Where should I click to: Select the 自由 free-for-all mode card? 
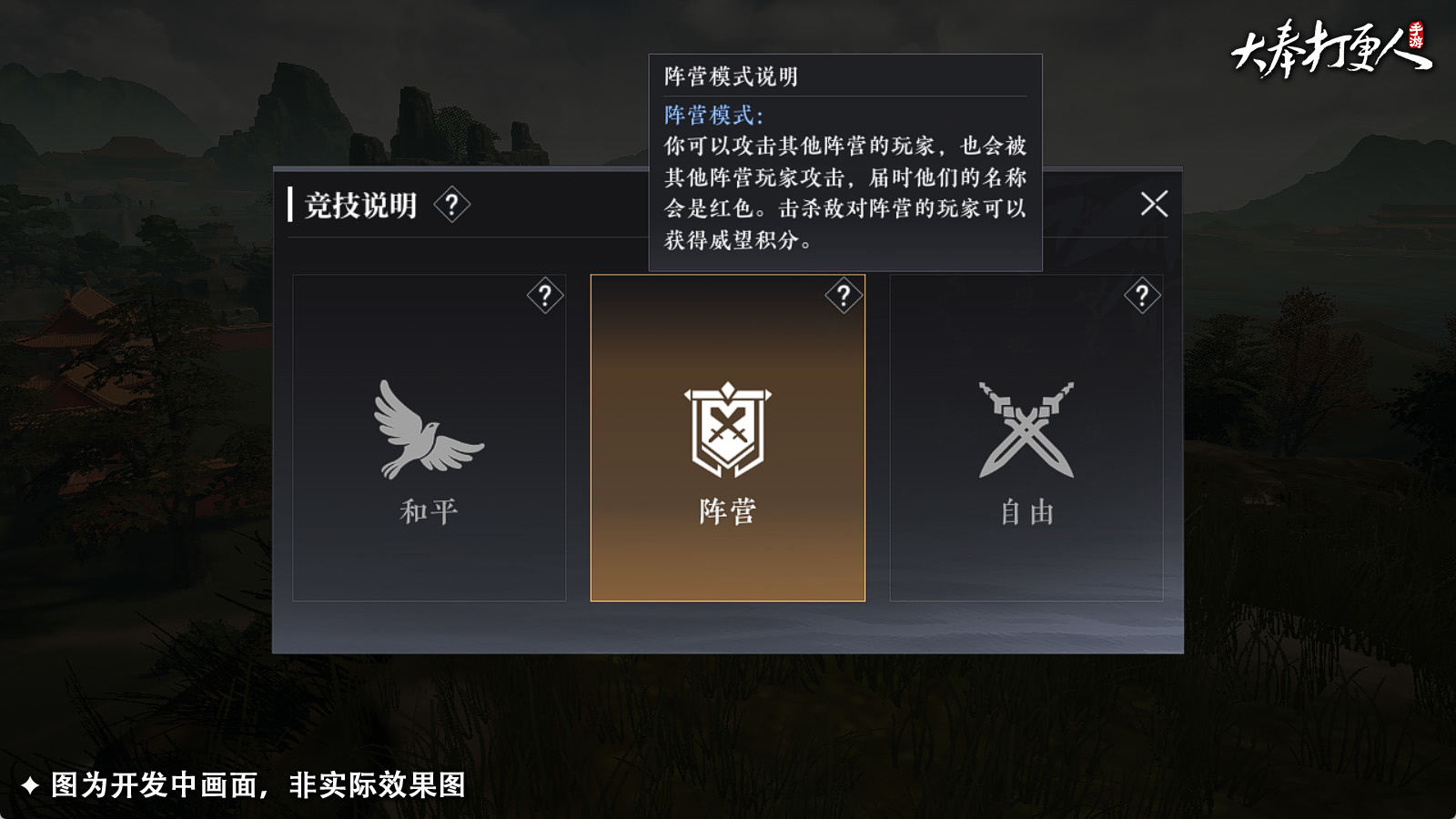pos(1026,437)
